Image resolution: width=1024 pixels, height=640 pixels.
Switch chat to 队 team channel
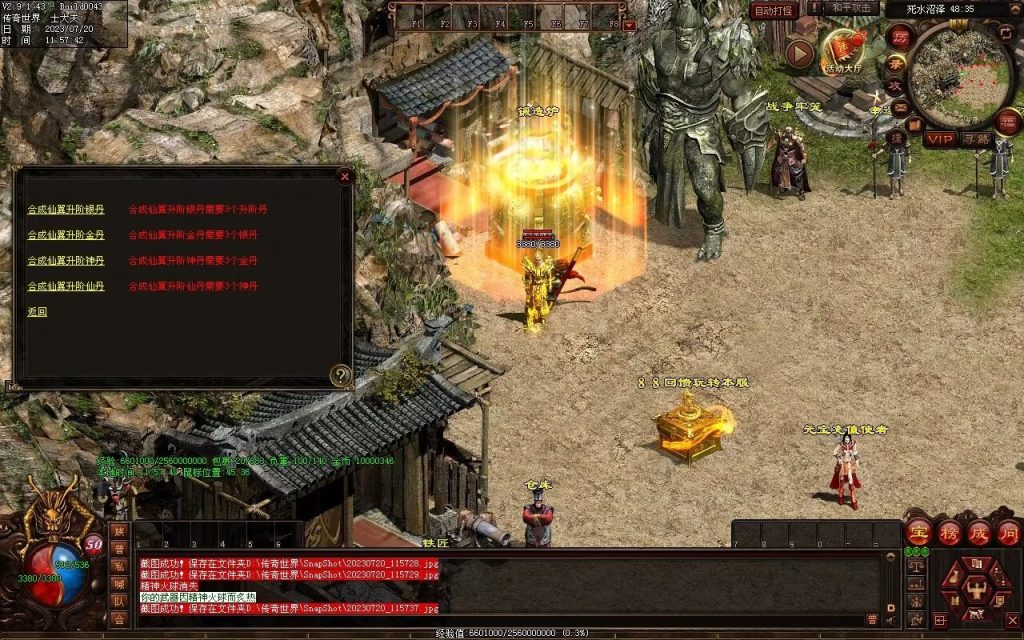tap(119, 602)
